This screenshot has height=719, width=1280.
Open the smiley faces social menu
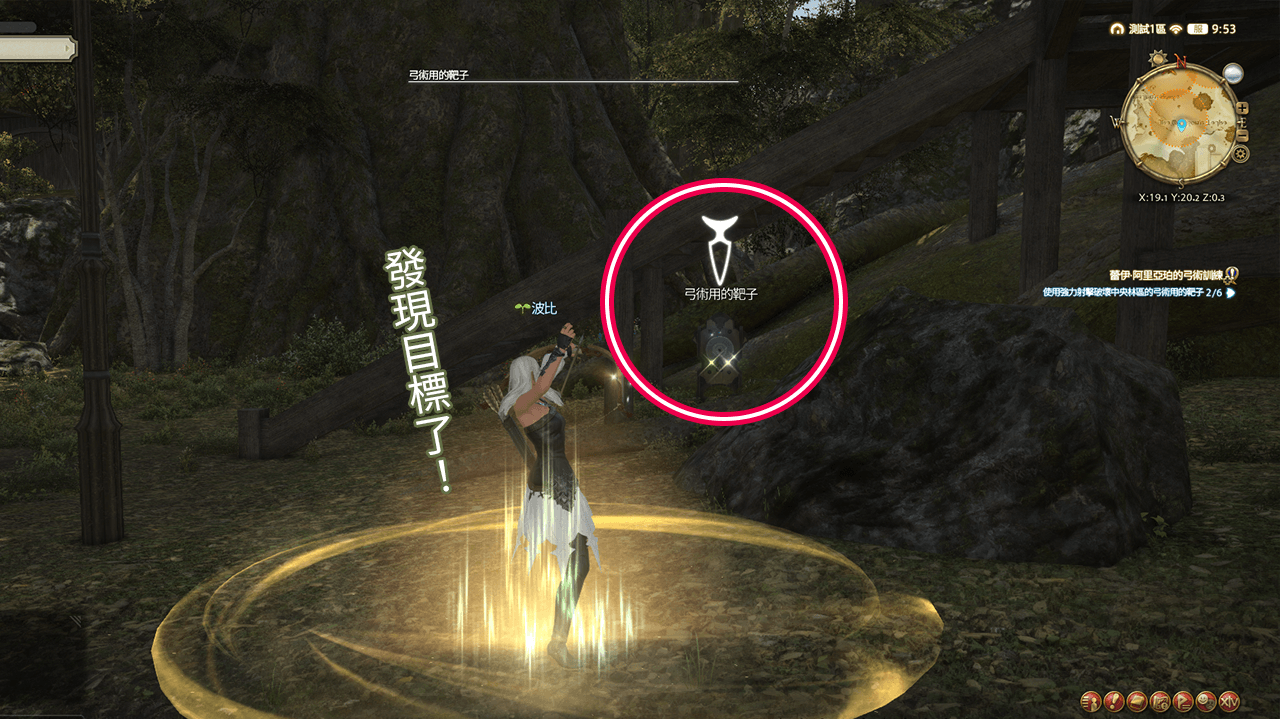pyautogui.click(x=1206, y=700)
